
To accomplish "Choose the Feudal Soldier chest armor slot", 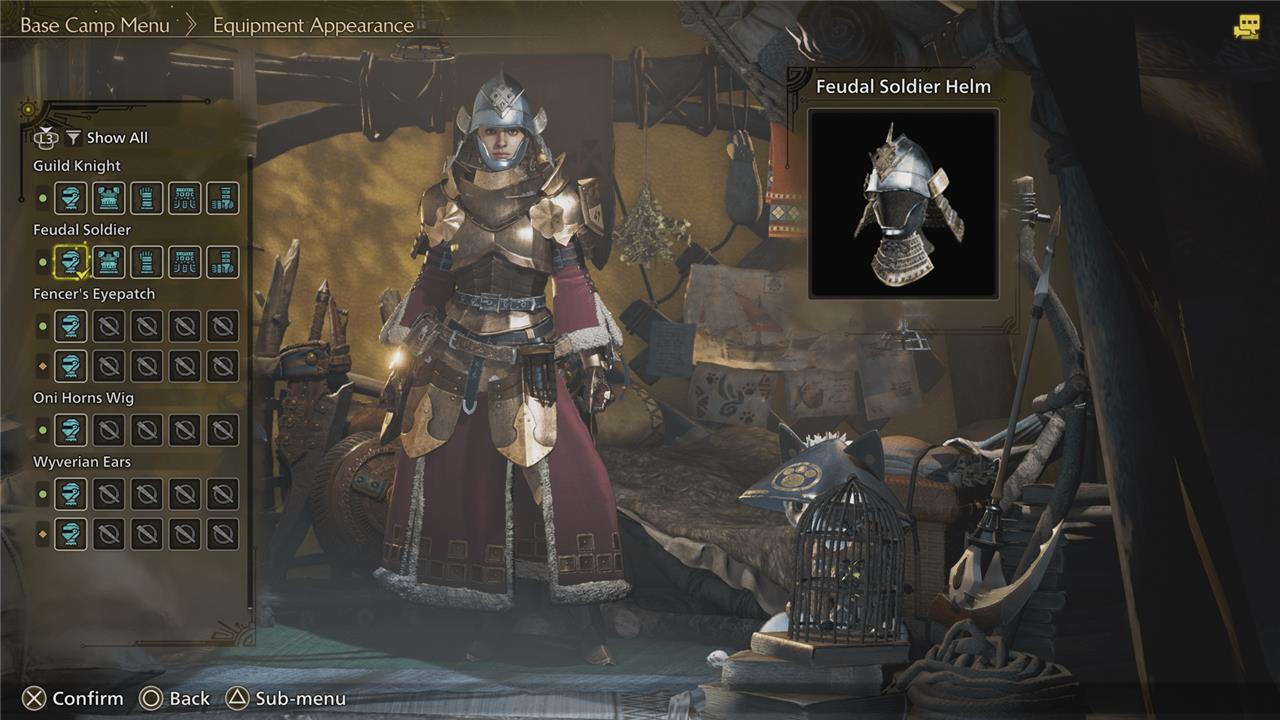I will coord(108,262).
